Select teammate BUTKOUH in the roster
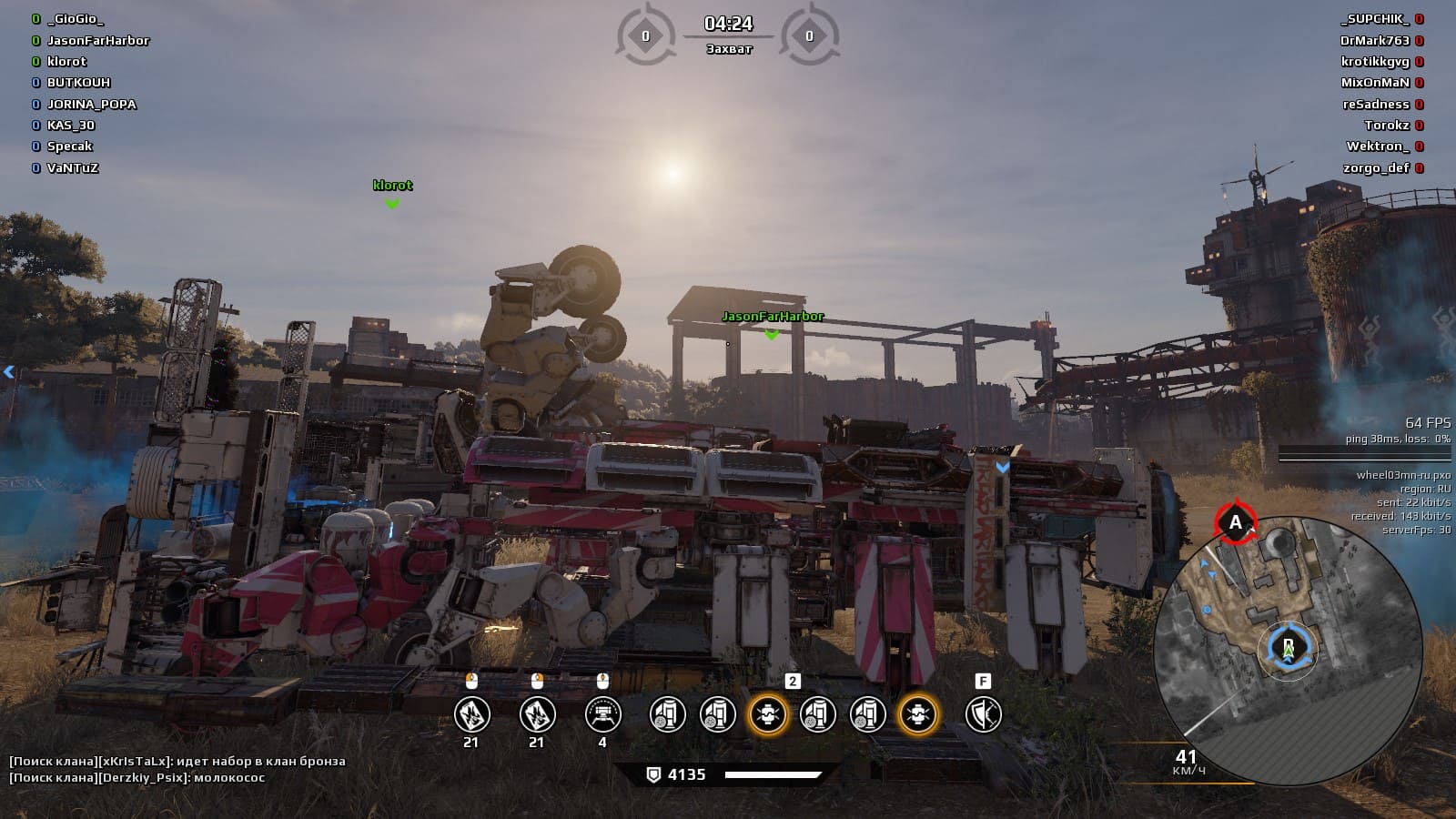1456x819 pixels. (78, 83)
